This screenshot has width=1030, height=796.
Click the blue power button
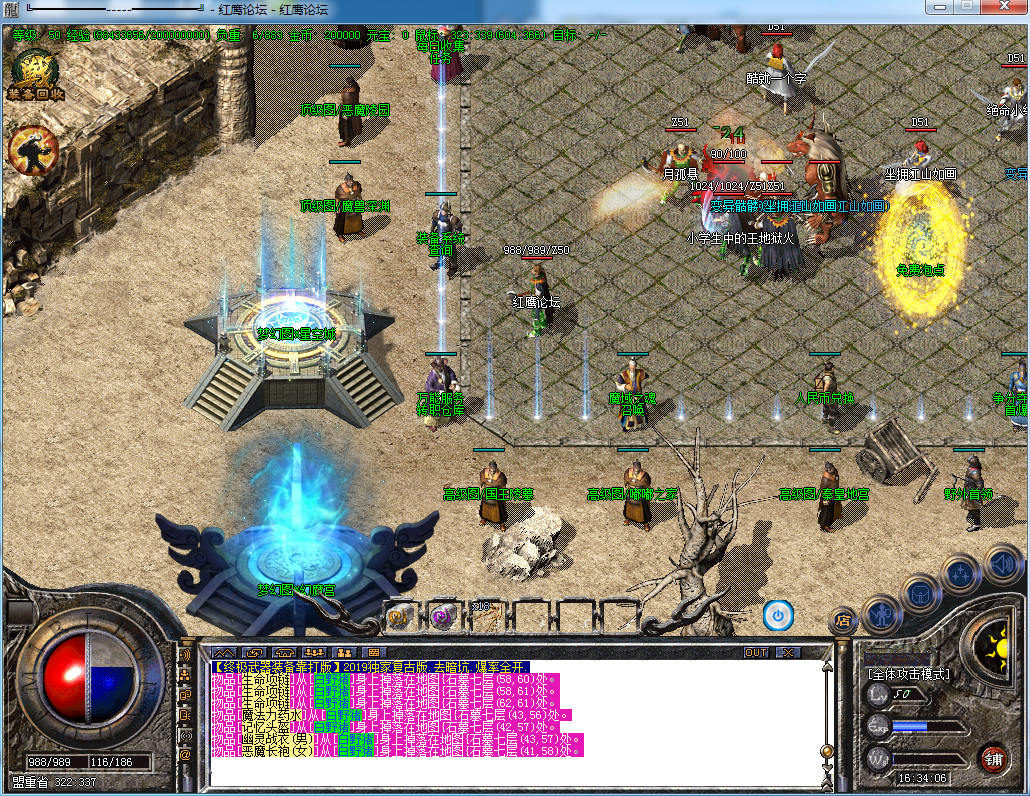pos(778,615)
